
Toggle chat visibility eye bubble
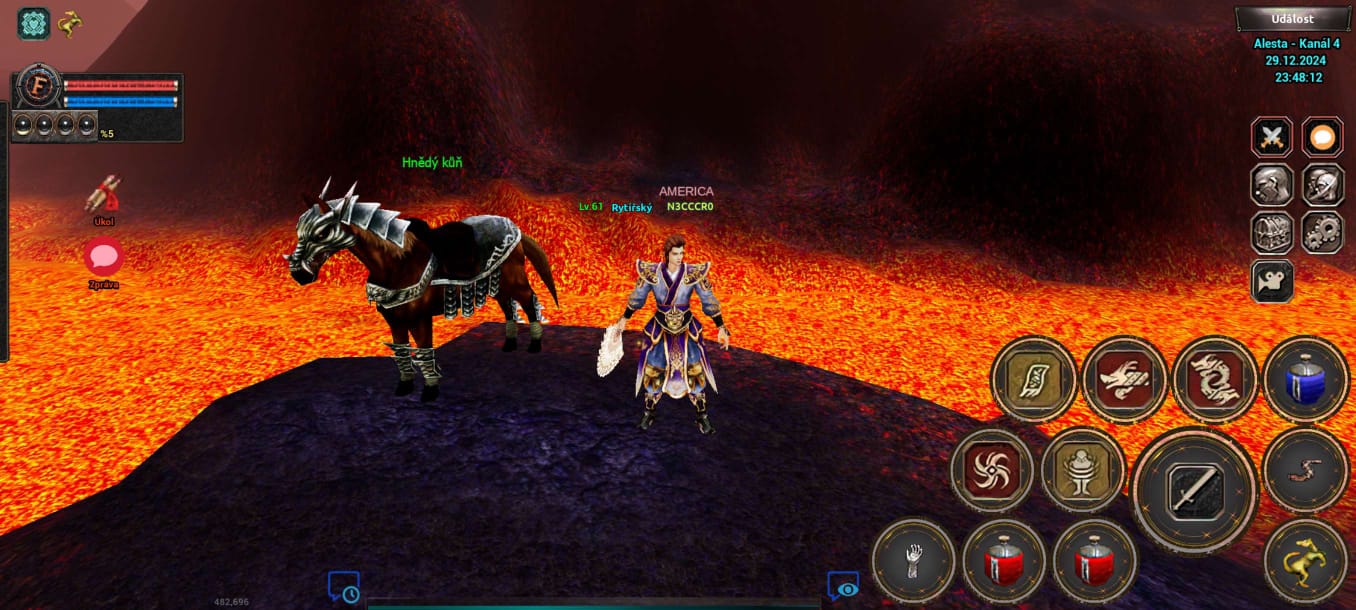coord(843,587)
